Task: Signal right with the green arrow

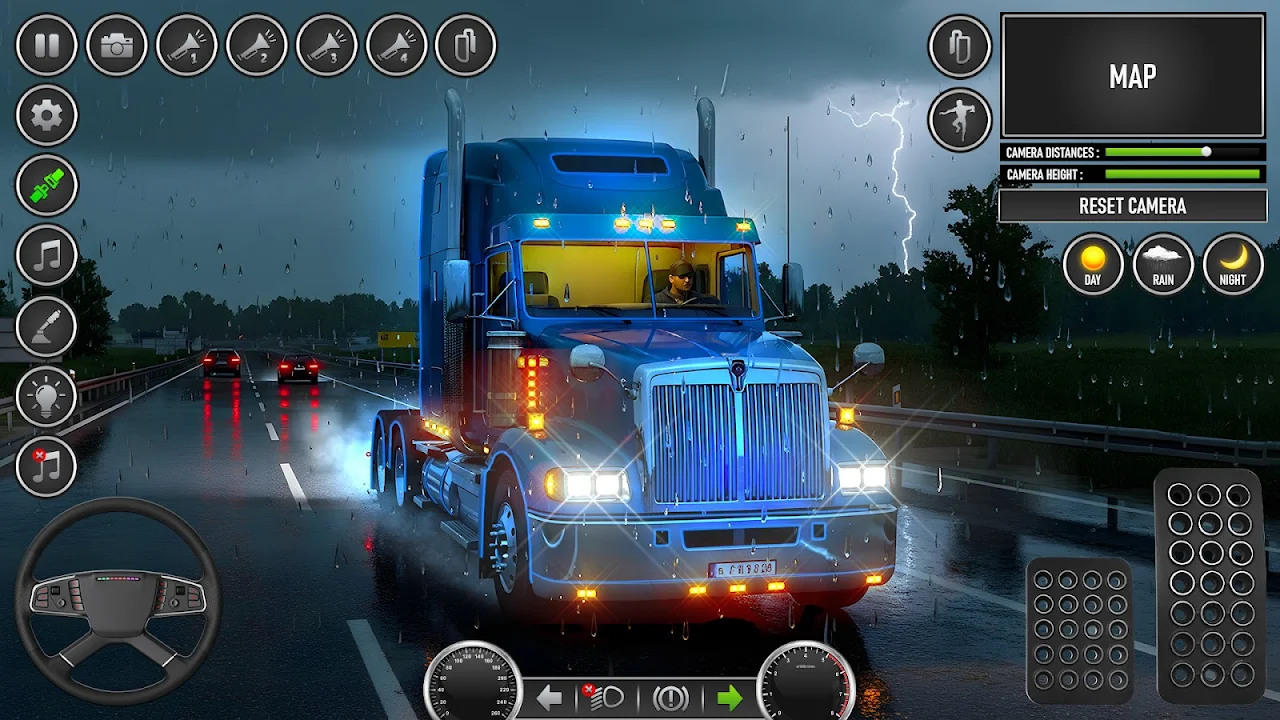Action: tap(730, 698)
